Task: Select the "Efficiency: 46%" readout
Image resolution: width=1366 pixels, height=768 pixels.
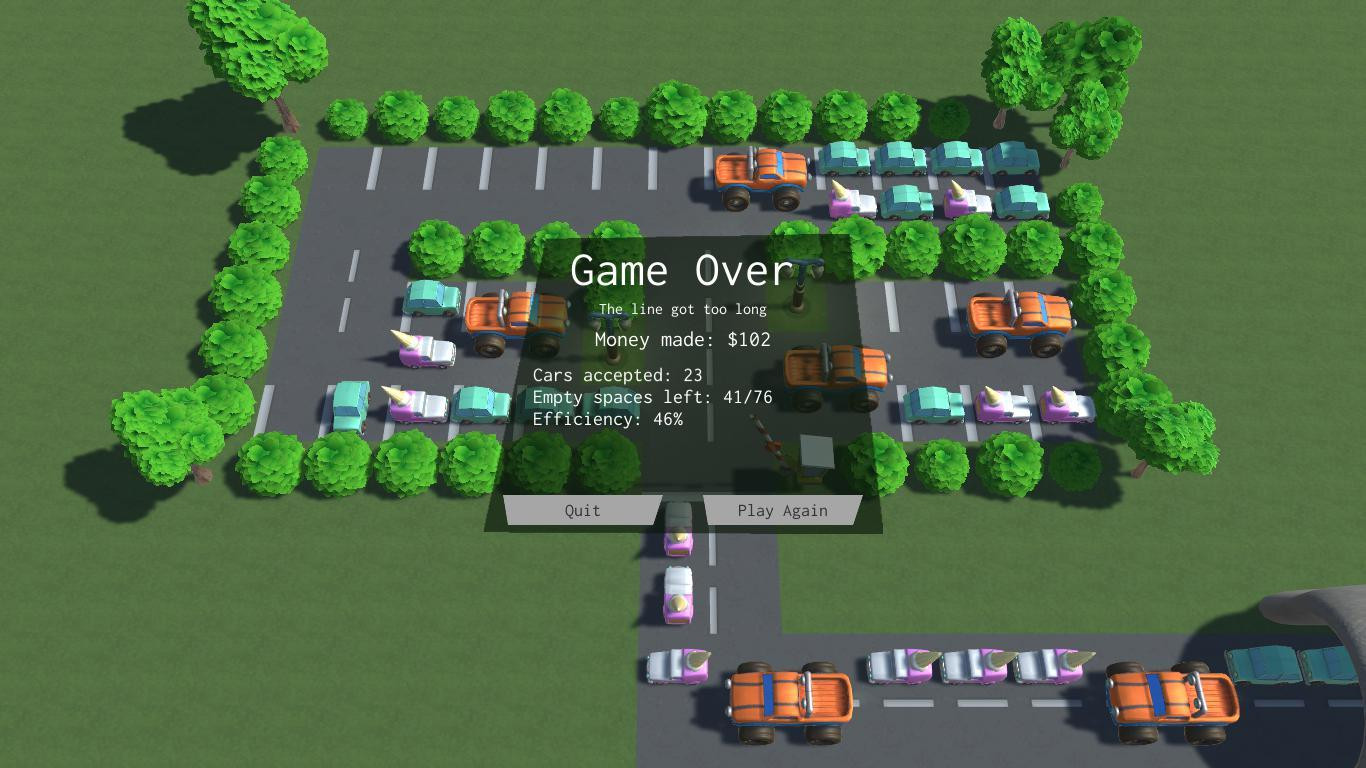Action: (x=610, y=419)
